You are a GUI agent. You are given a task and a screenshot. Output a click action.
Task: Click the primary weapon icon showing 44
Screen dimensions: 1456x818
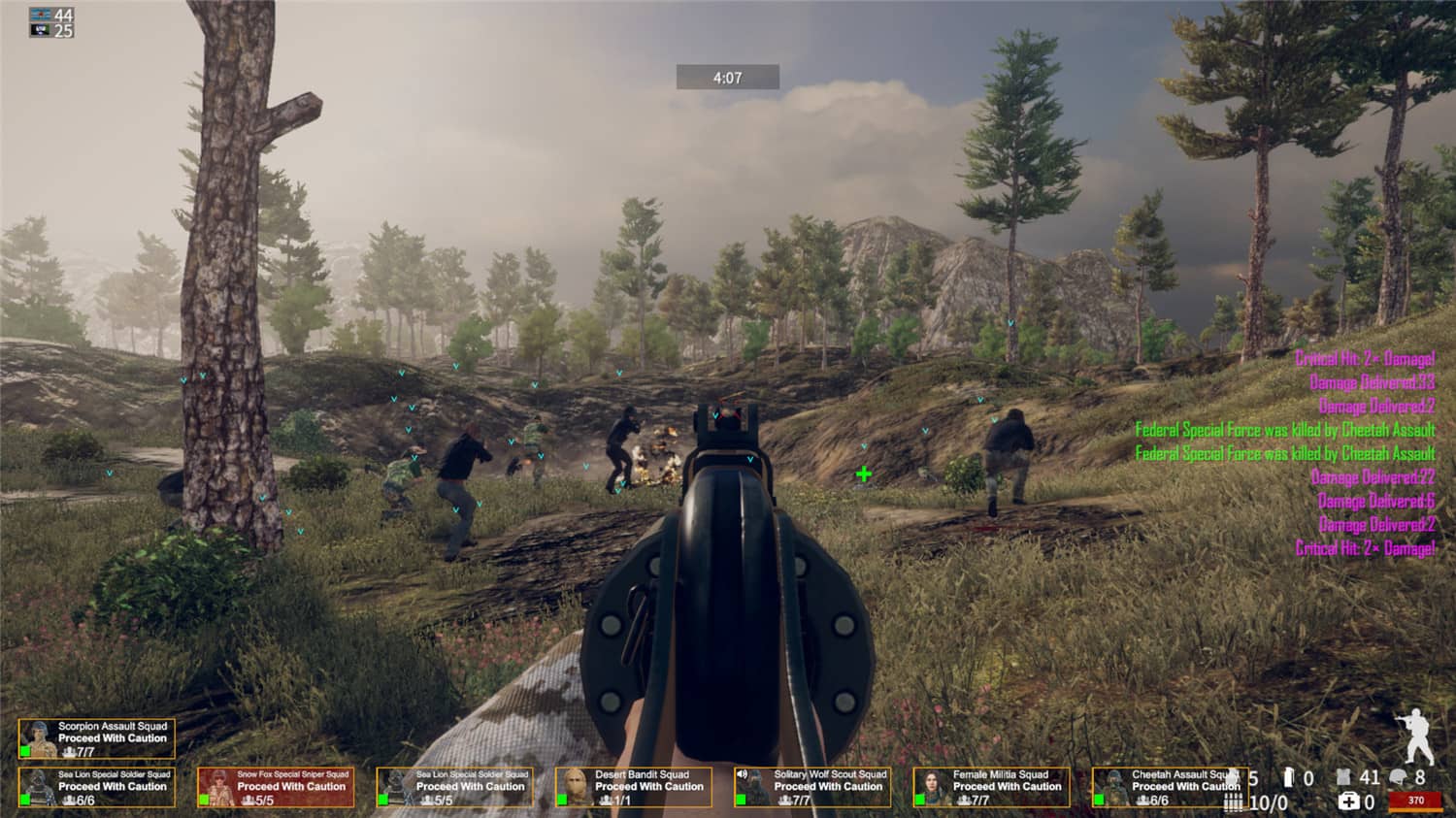[x=40, y=14]
